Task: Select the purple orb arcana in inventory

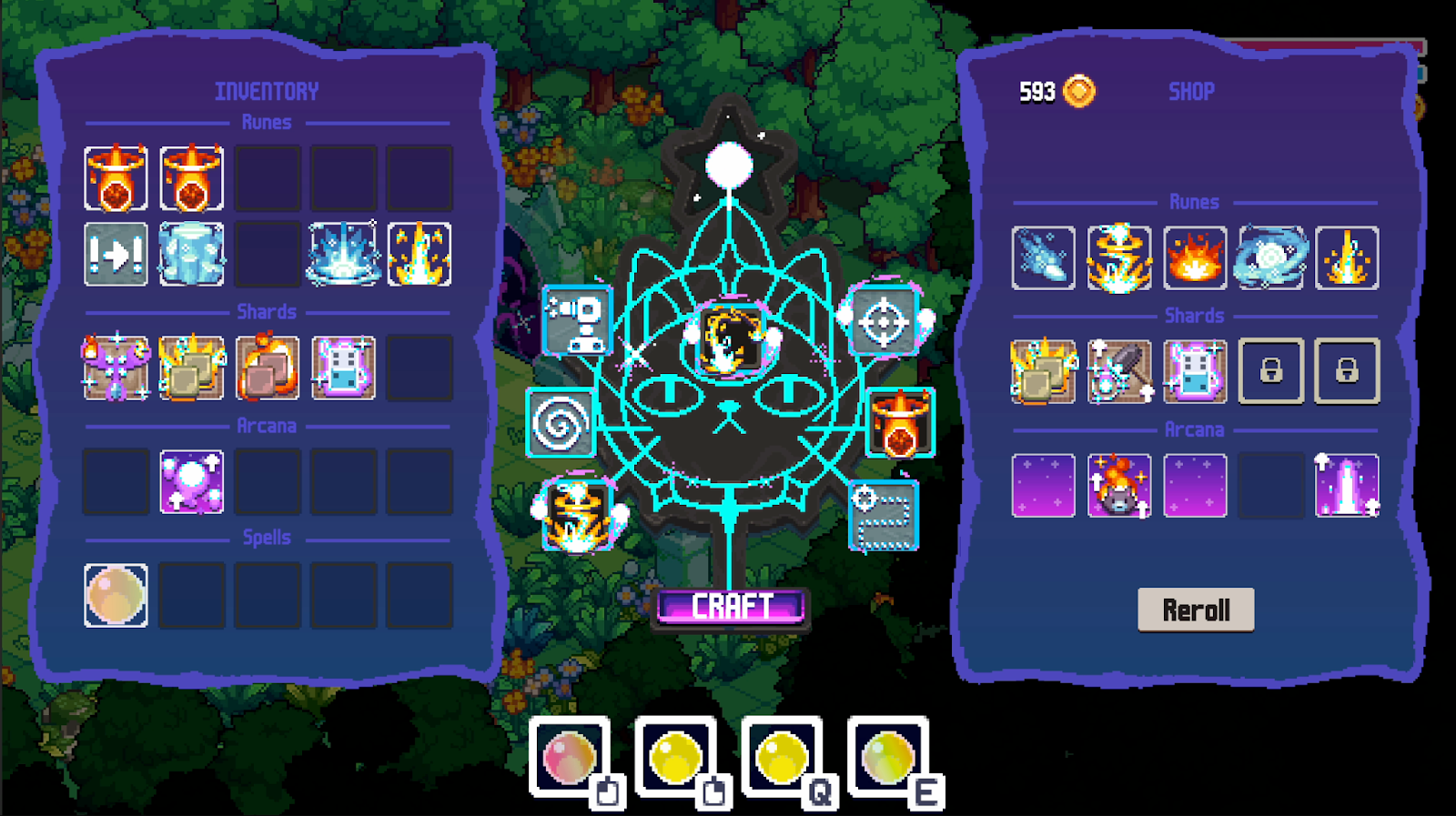Action: [191, 480]
